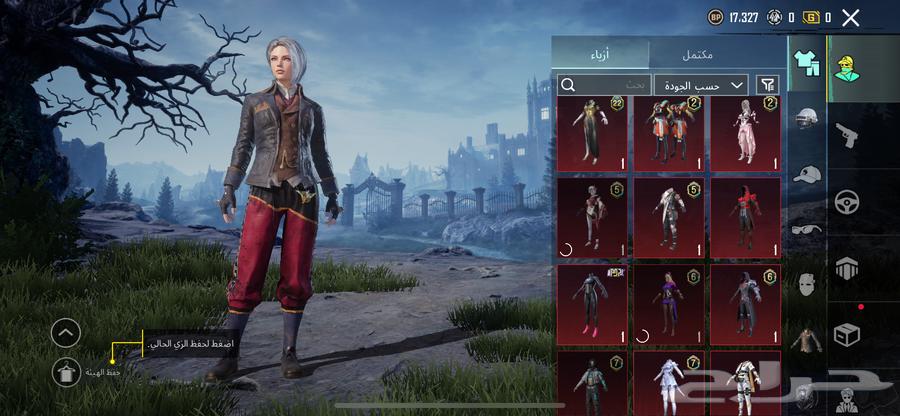
Task: Open the vehicles steering wheel section
Action: coord(847,201)
